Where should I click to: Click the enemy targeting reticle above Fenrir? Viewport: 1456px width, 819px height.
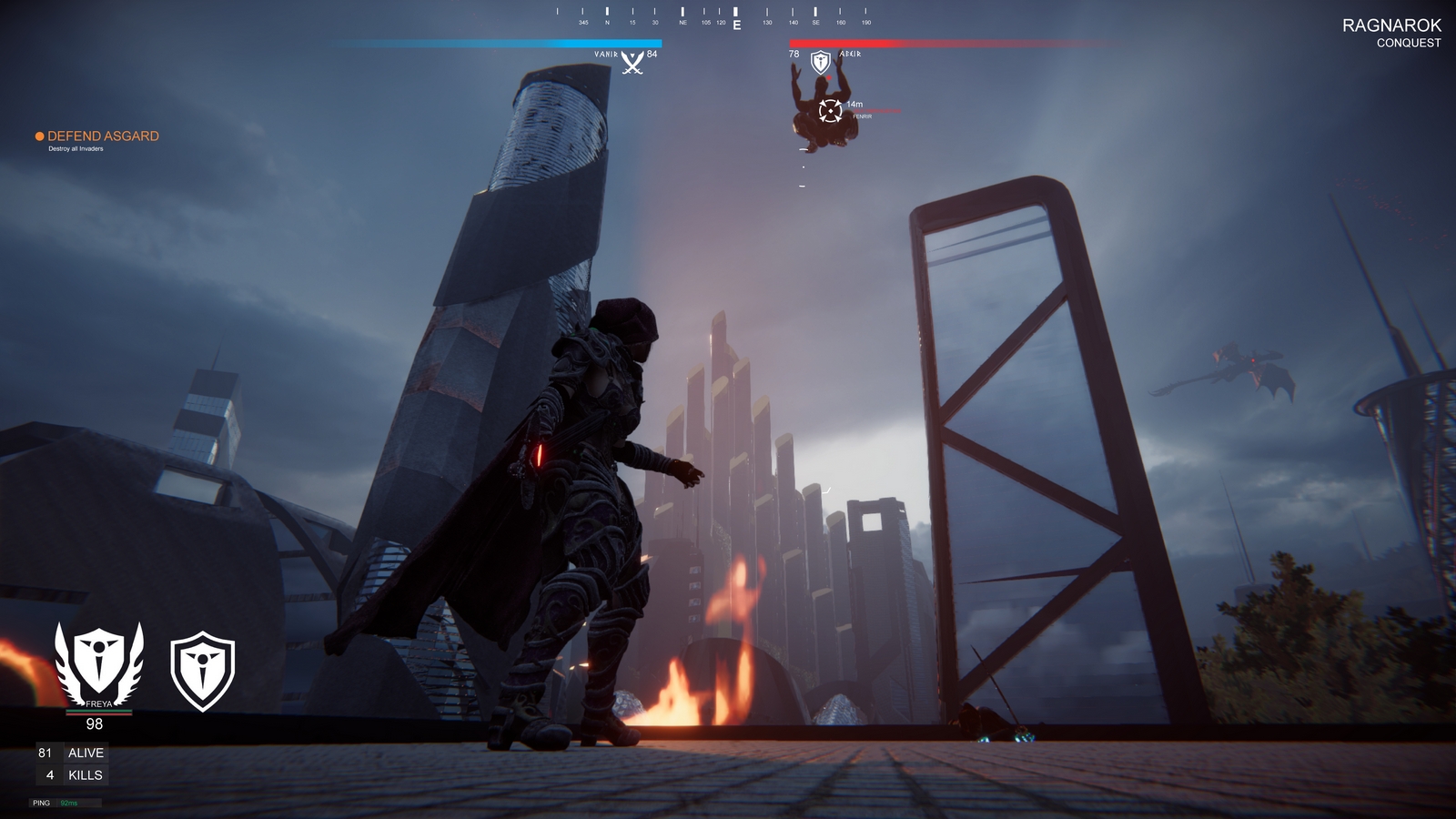[x=829, y=112]
